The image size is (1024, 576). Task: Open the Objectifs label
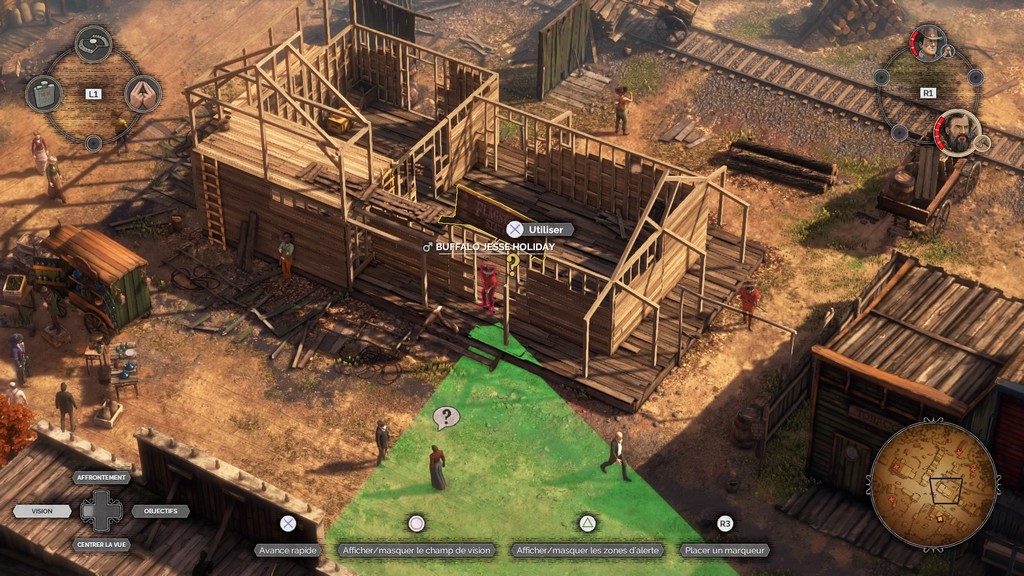[160, 511]
